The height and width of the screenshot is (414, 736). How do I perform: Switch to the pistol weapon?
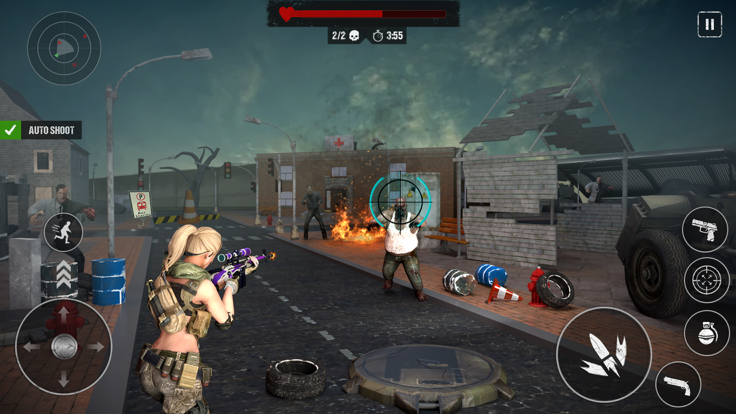(705, 229)
